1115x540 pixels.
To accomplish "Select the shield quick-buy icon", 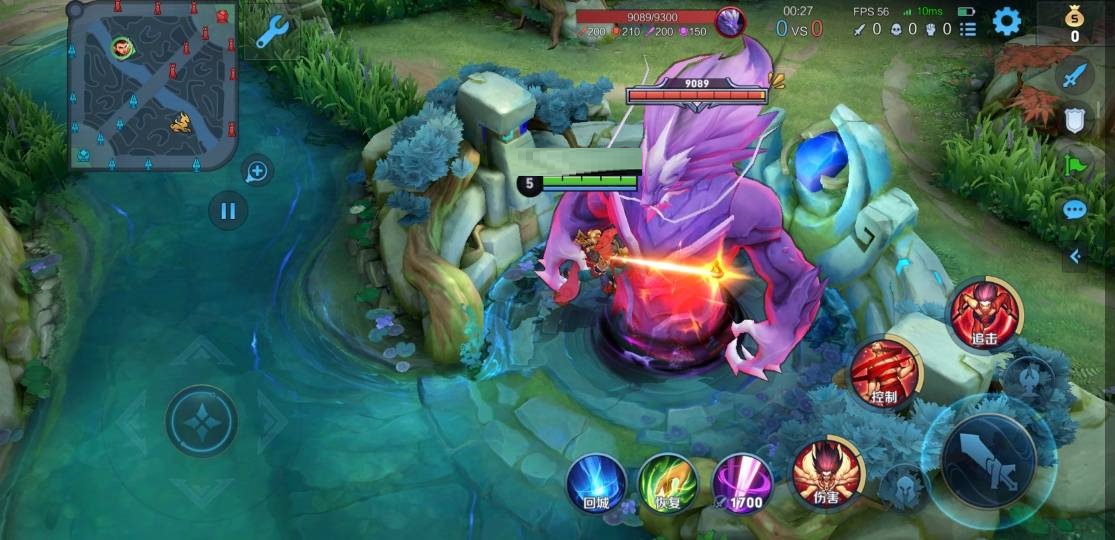I will click(x=1074, y=120).
